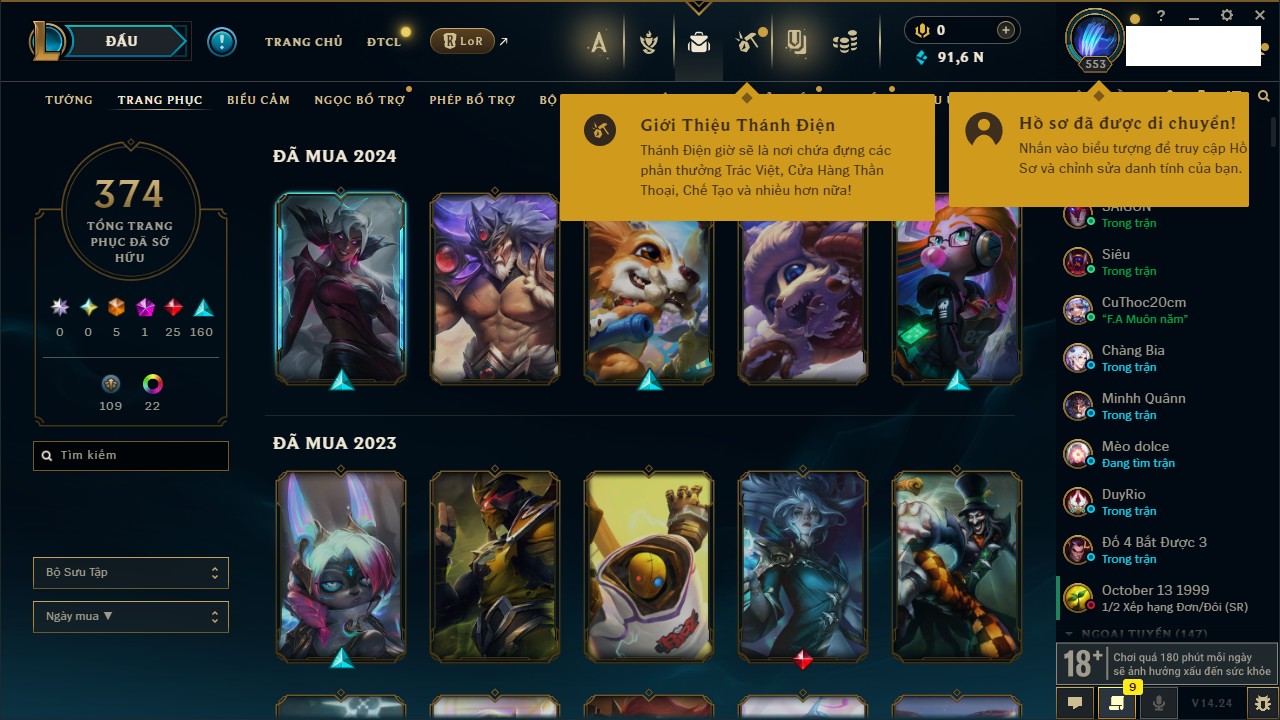Open the Poro skin with blue cannon

click(x=649, y=290)
